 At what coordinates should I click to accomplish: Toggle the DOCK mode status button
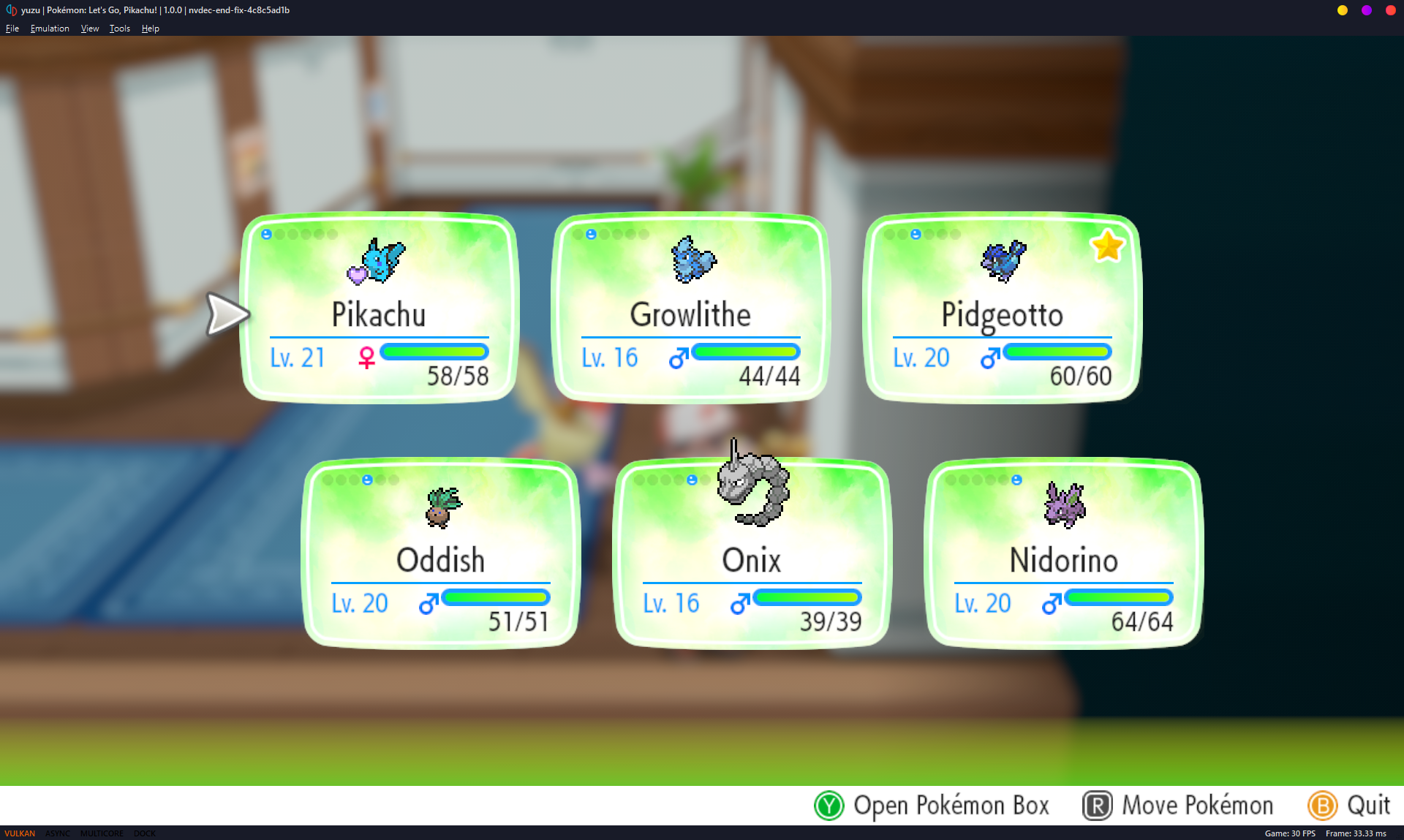(145, 833)
